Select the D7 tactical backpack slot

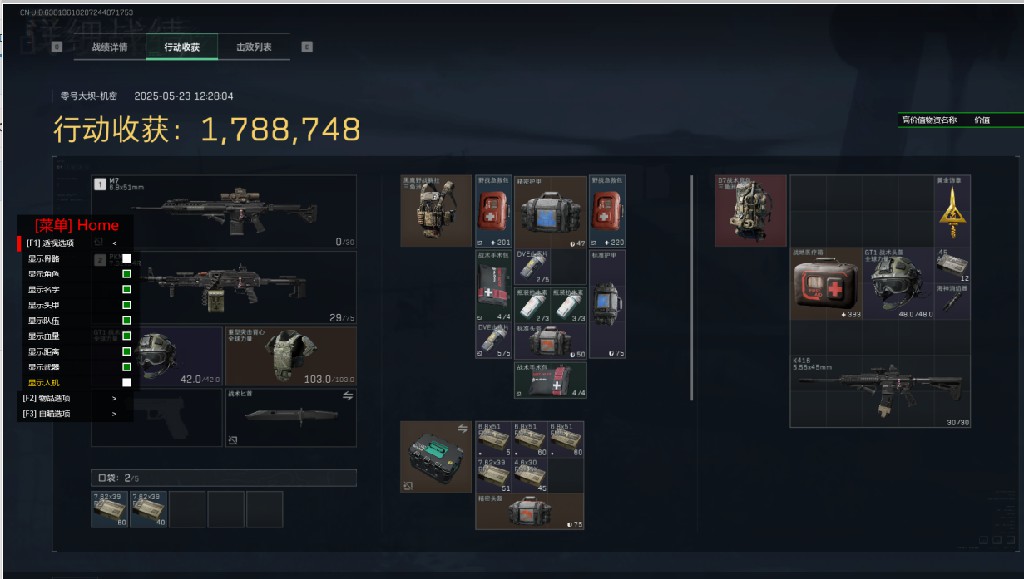pyautogui.click(x=750, y=211)
